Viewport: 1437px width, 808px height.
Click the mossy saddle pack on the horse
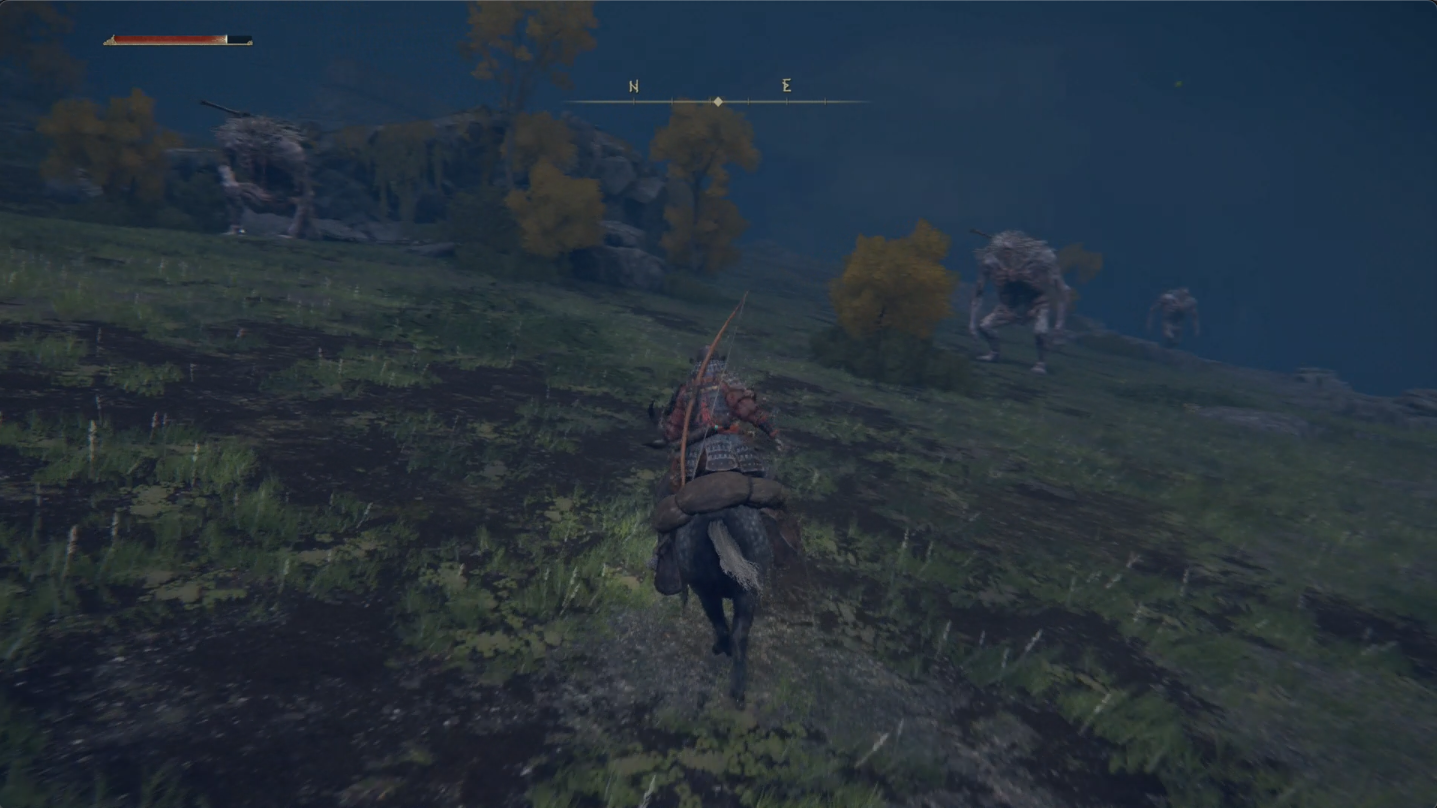pos(718,495)
